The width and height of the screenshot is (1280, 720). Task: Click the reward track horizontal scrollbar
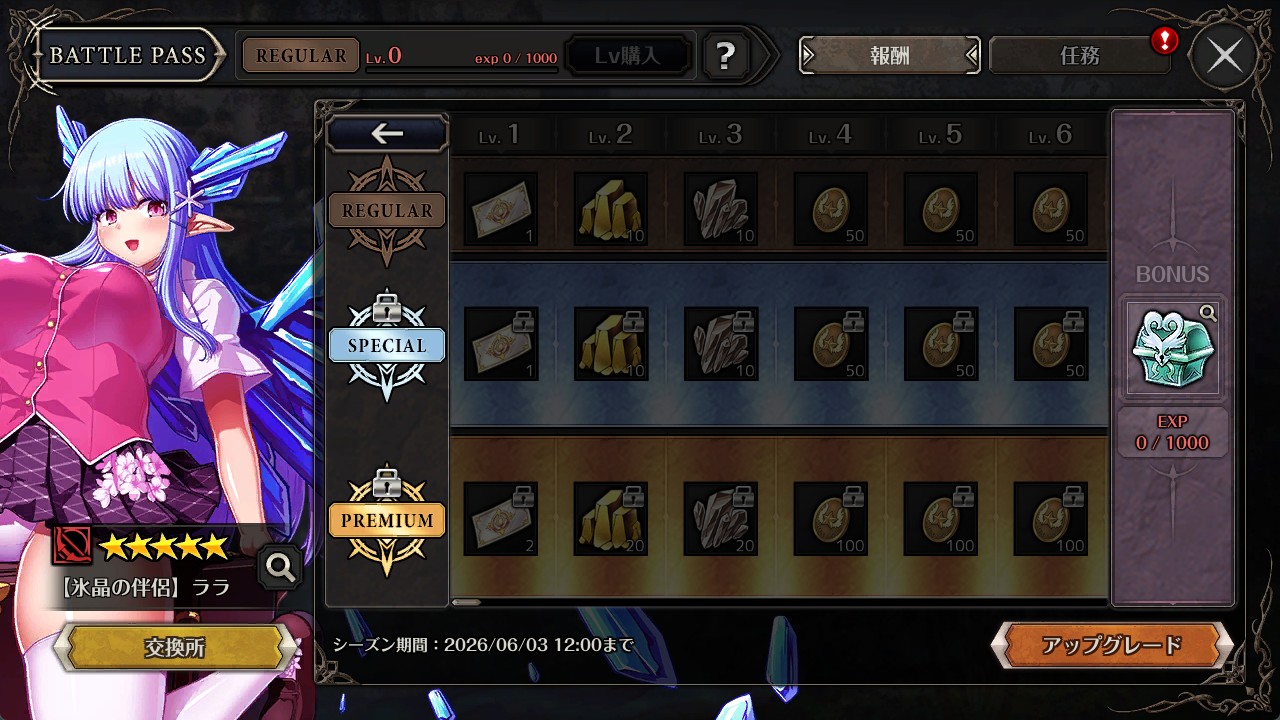tap(466, 602)
